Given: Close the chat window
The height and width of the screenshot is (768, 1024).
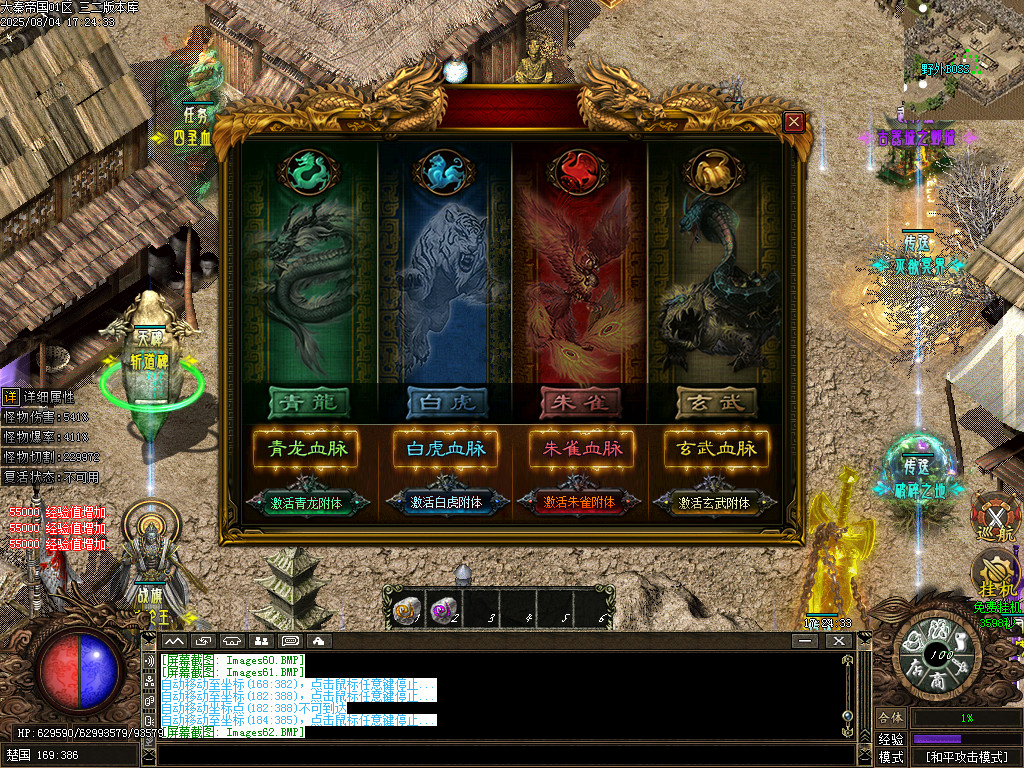Looking at the screenshot, I should tap(838, 640).
